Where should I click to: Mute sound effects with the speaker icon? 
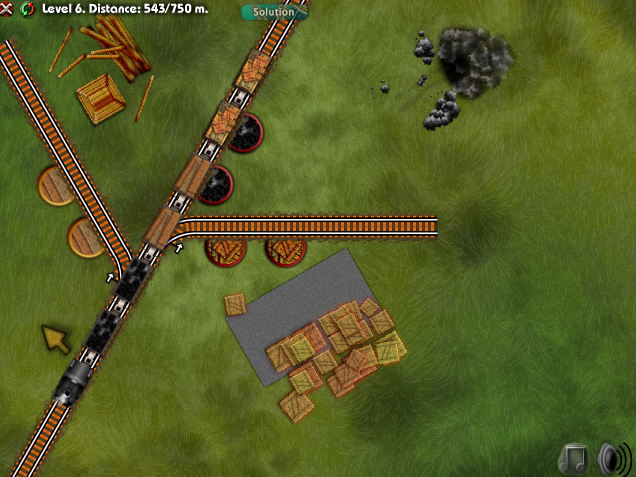613,458
